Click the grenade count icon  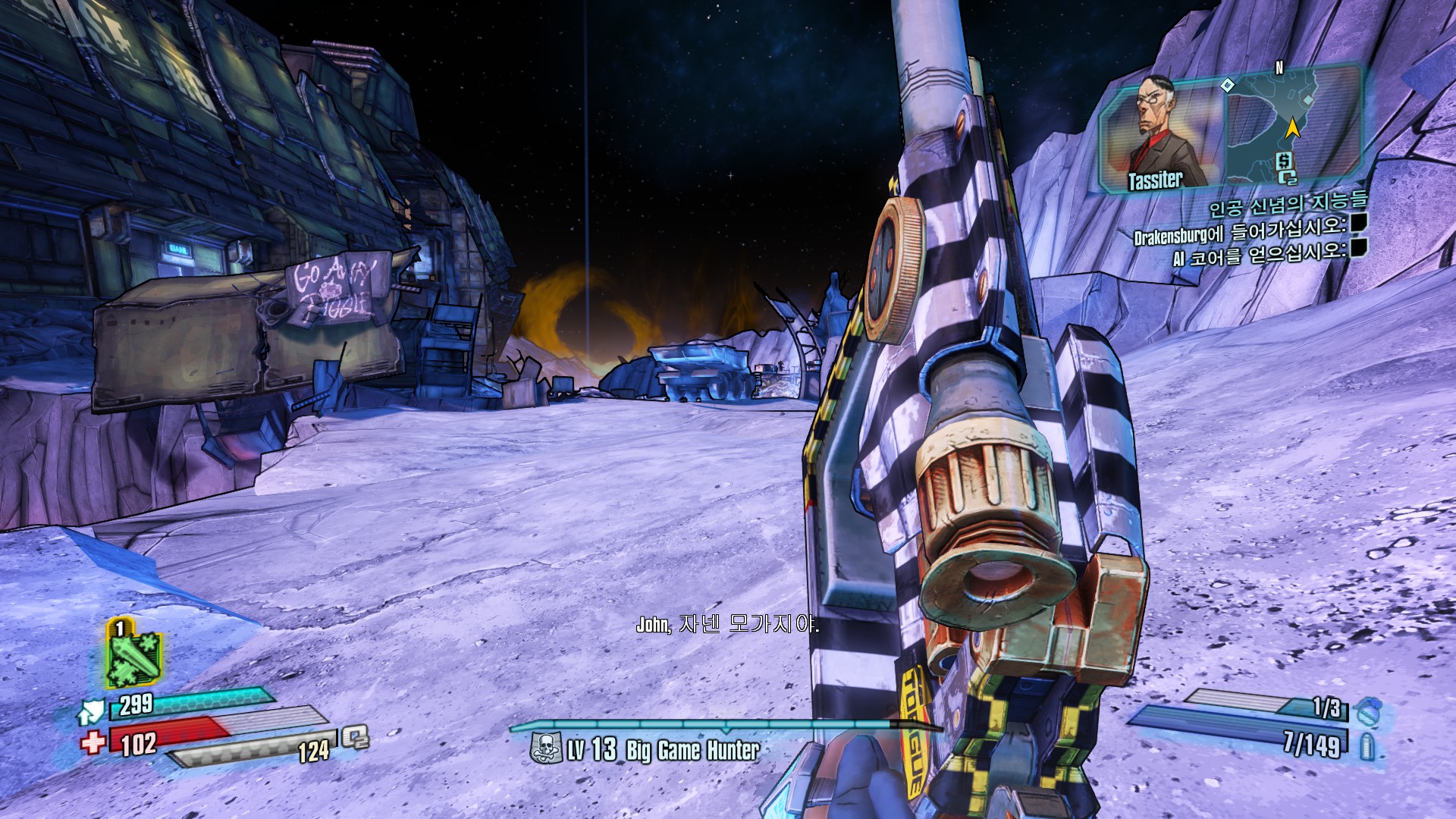point(1368,711)
